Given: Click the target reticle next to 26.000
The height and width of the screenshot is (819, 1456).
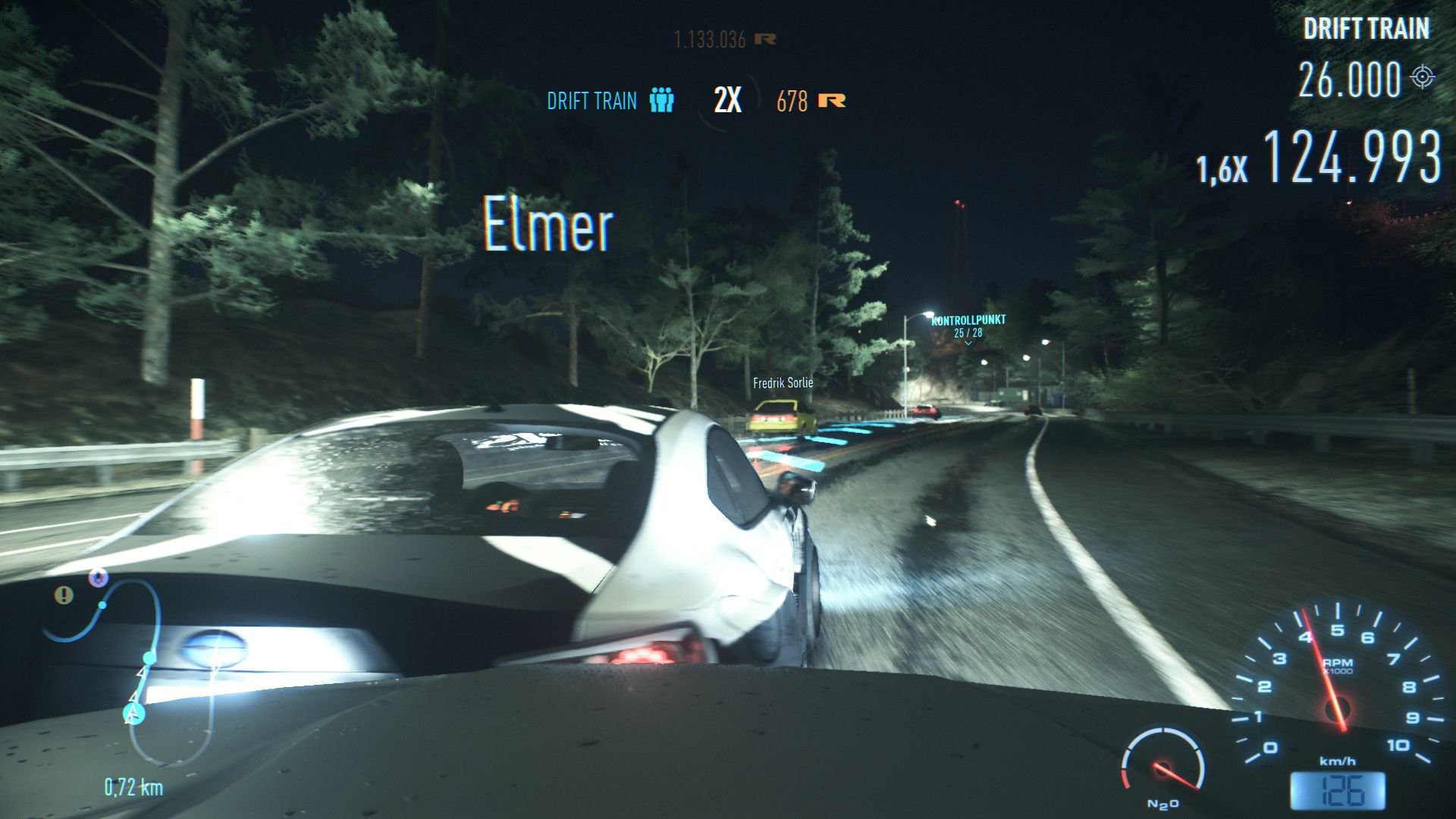Looking at the screenshot, I should [x=1424, y=76].
